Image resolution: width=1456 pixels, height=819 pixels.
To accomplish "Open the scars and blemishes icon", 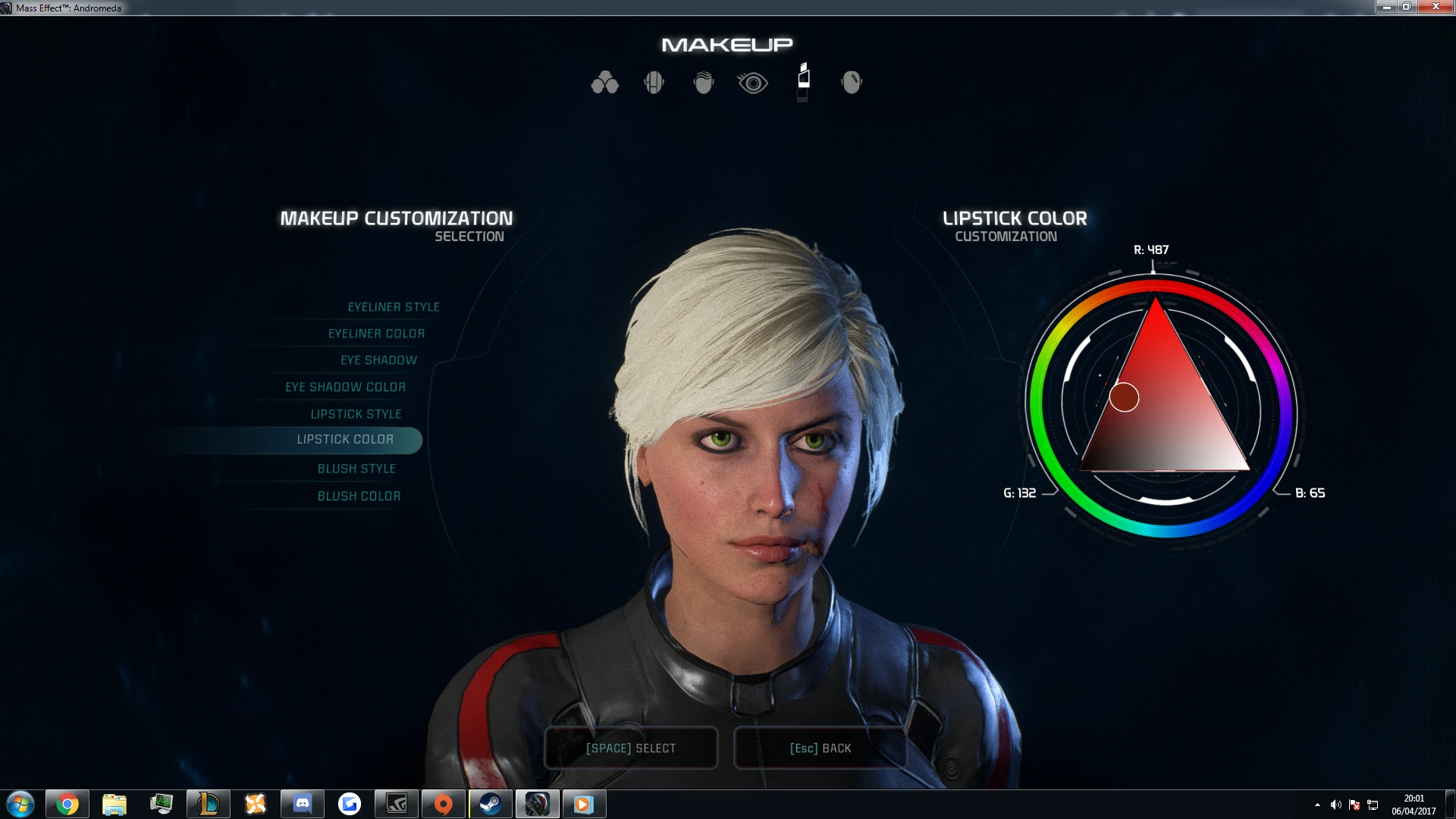I will [x=852, y=82].
